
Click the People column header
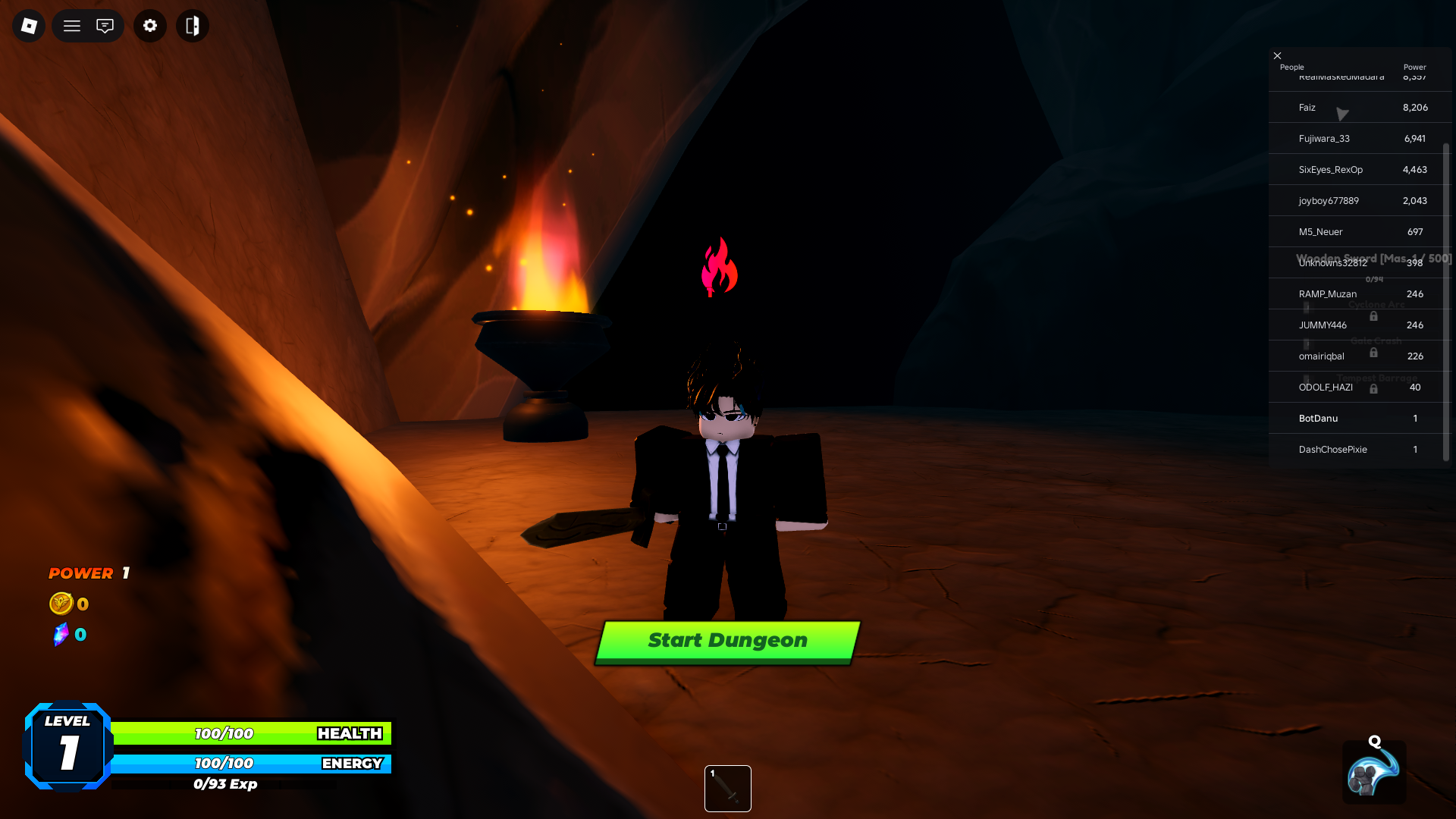(x=1291, y=67)
